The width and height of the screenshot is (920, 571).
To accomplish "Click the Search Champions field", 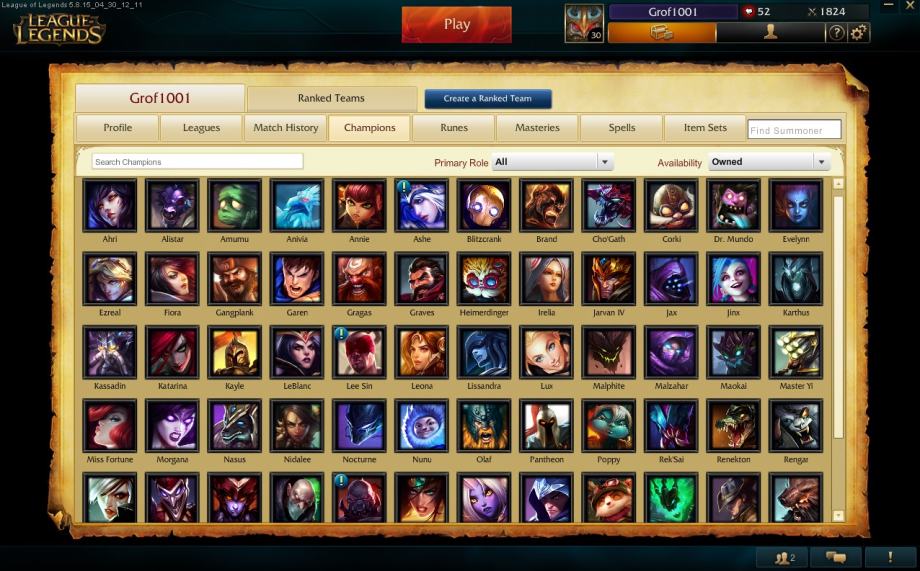I will click(197, 162).
